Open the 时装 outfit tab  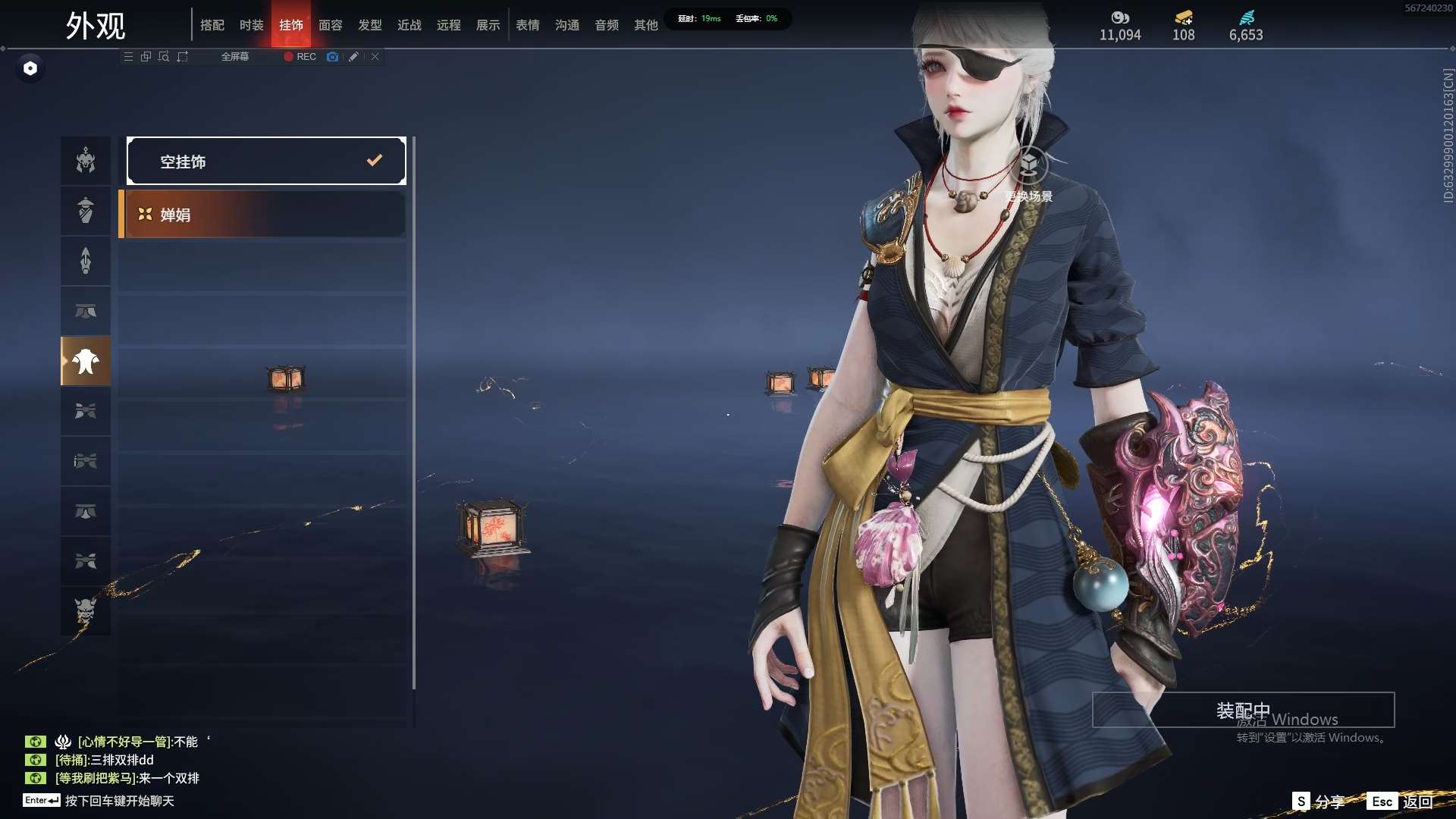click(x=252, y=25)
